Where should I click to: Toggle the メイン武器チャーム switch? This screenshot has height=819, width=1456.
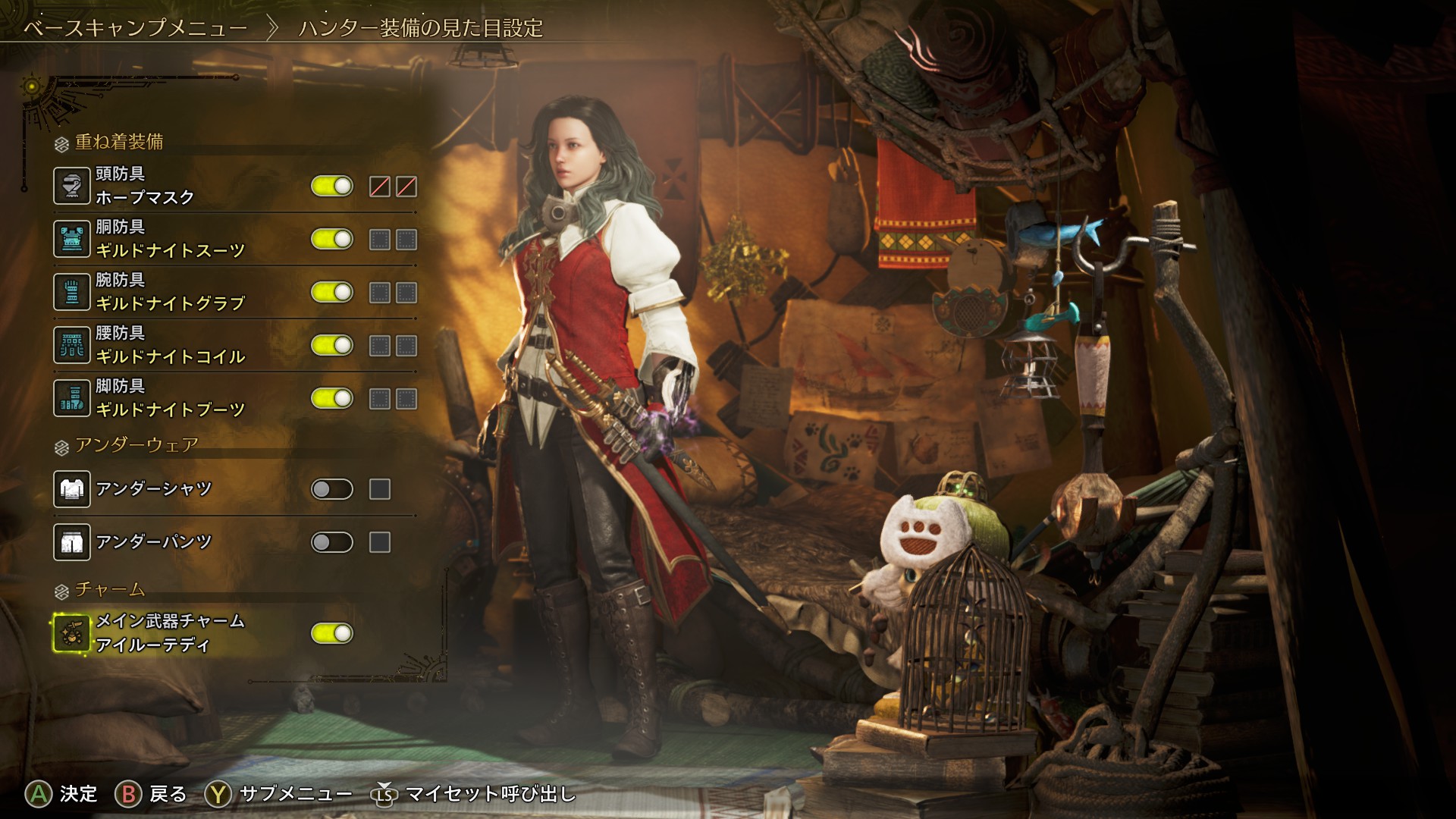(x=332, y=633)
